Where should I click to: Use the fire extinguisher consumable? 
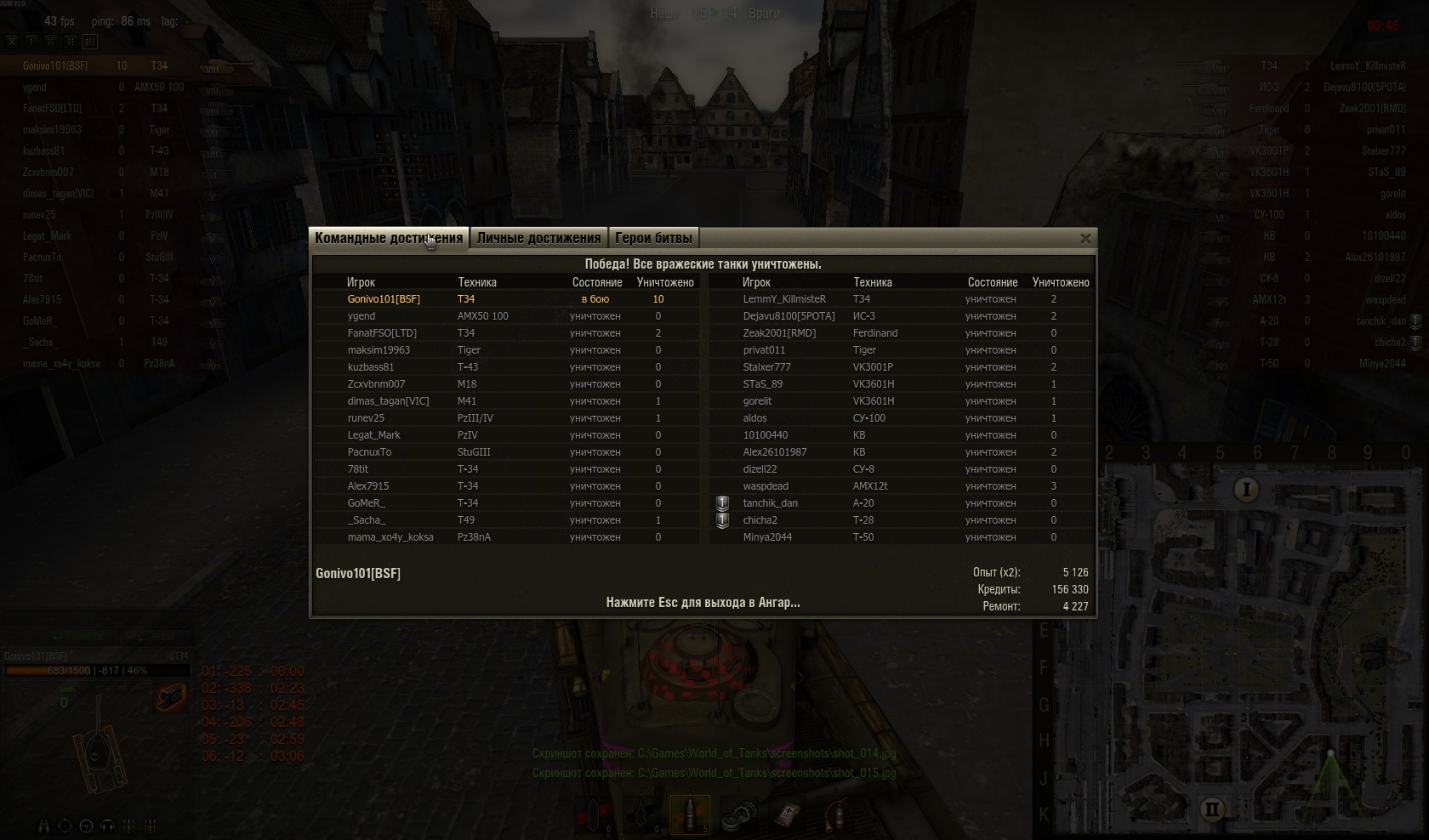(838, 815)
